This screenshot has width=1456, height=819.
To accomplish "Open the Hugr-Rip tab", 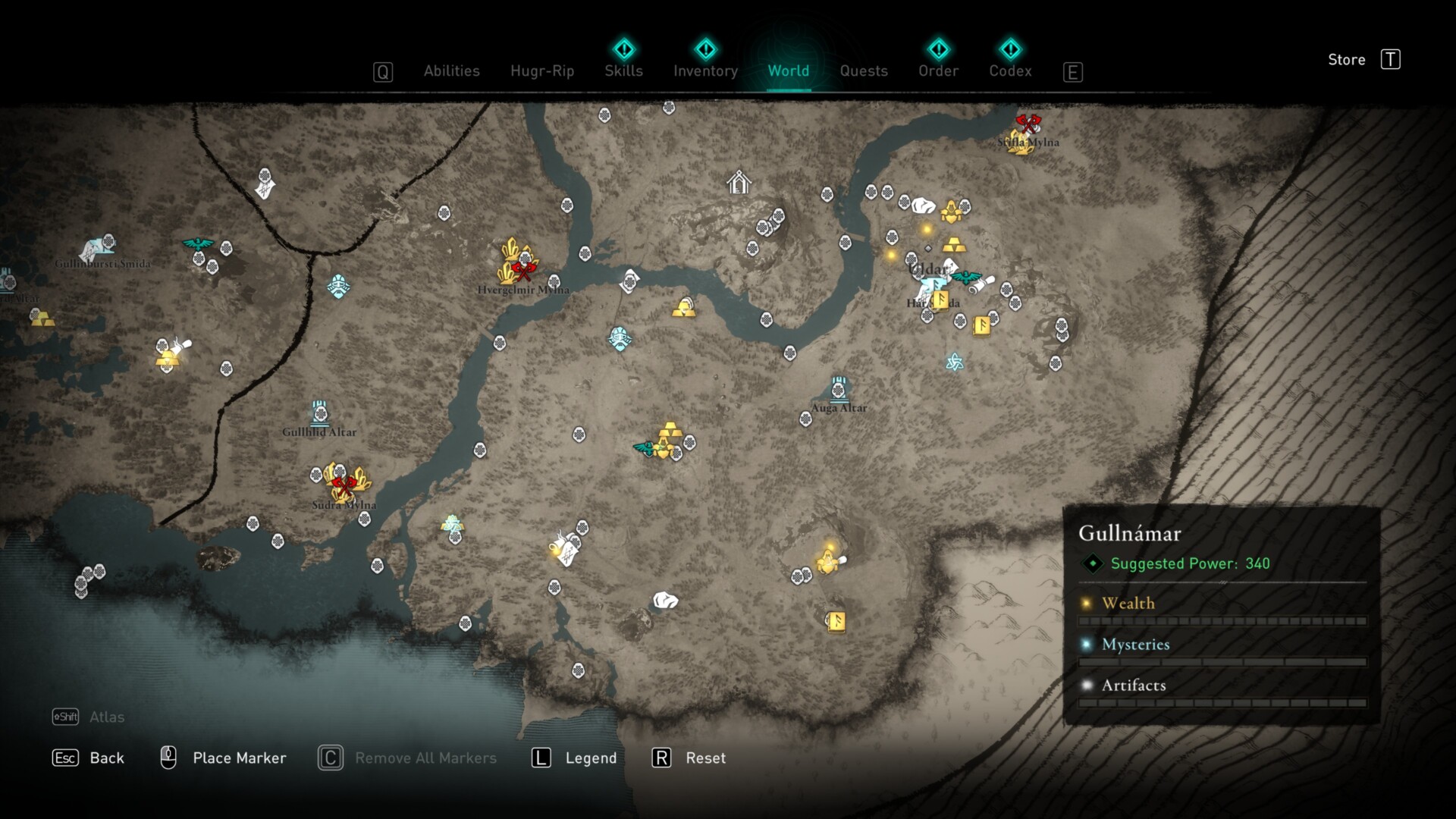I will click(x=542, y=71).
